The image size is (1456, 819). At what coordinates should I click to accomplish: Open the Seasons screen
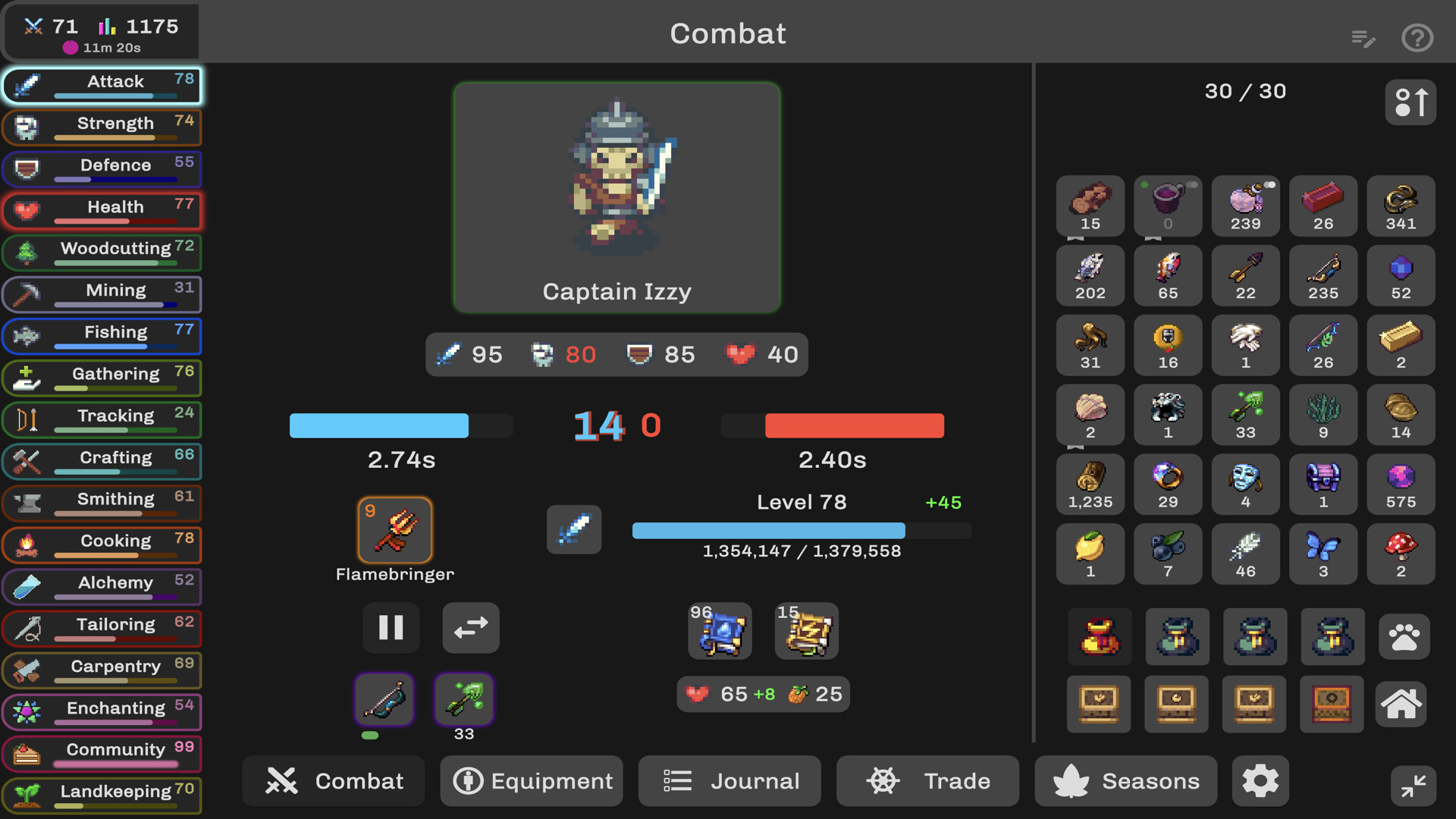point(1126,781)
